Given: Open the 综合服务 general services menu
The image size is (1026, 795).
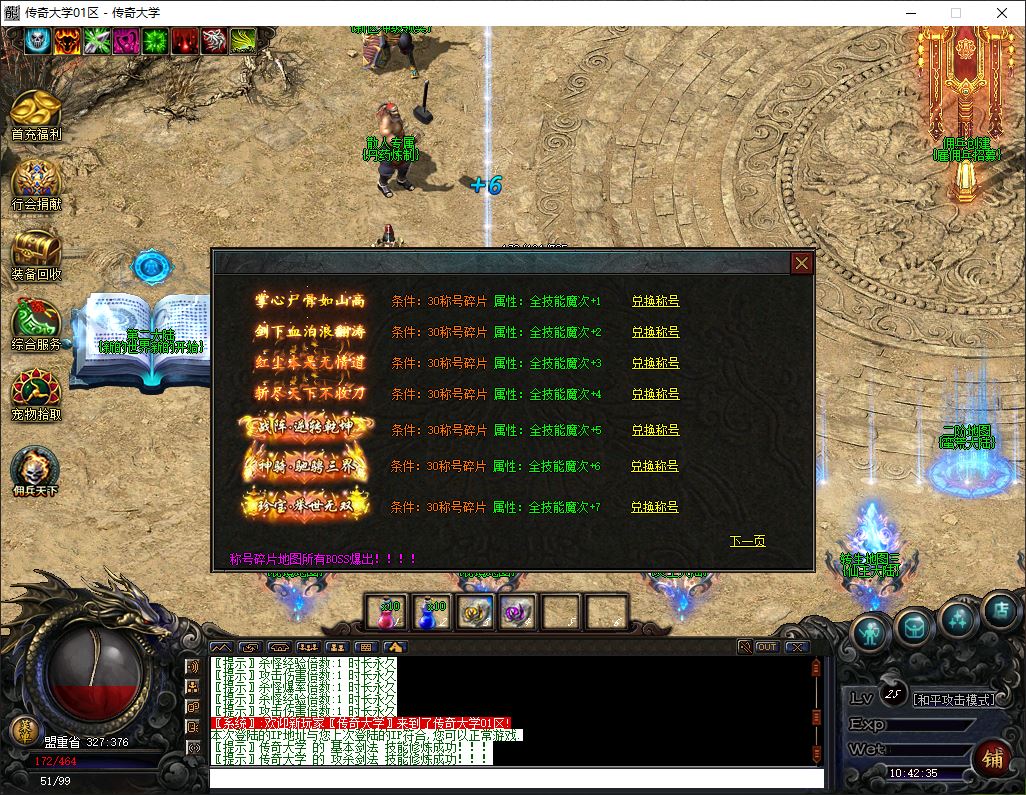Looking at the screenshot, I should click(x=36, y=324).
